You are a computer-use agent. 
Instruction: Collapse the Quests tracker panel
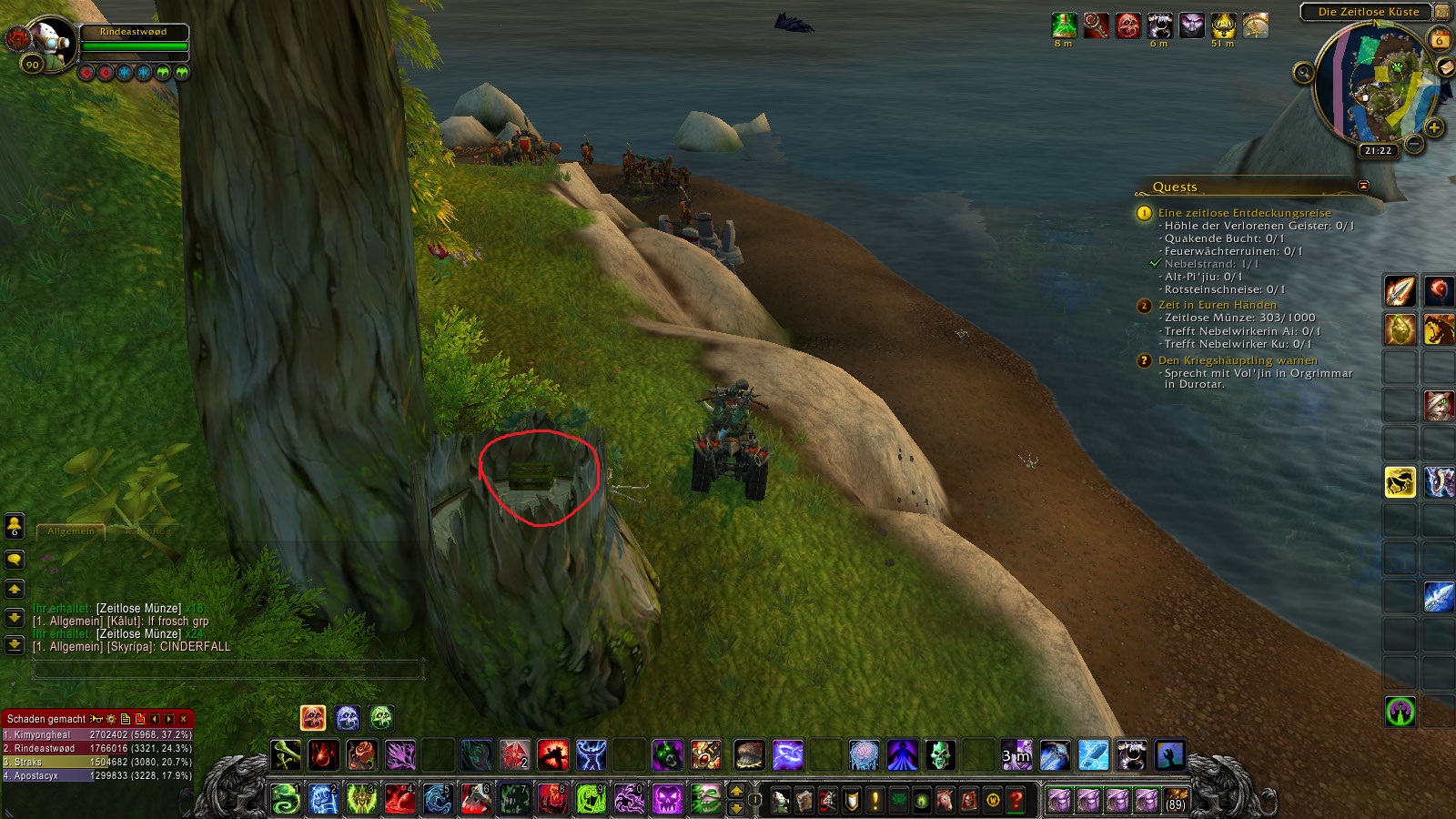pos(1363,186)
